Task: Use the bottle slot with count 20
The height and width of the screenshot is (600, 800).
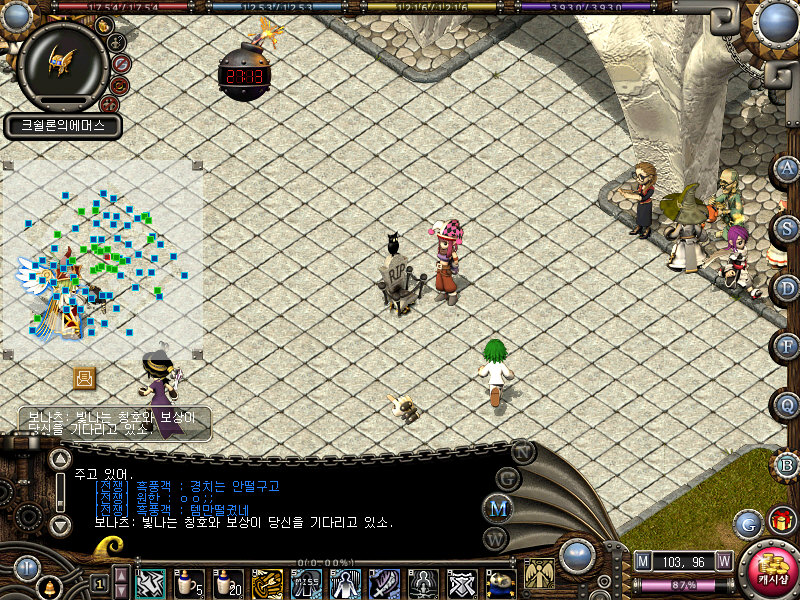Action: (x=228, y=582)
